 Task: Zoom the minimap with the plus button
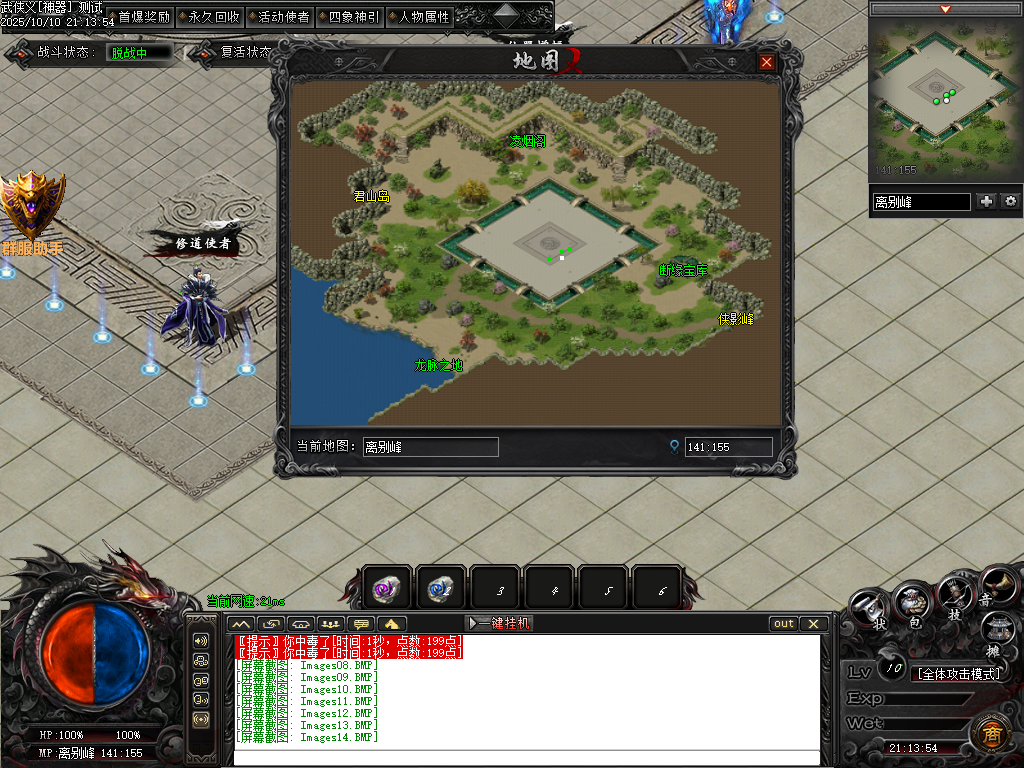pyautogui.click(x=987, y=201)
